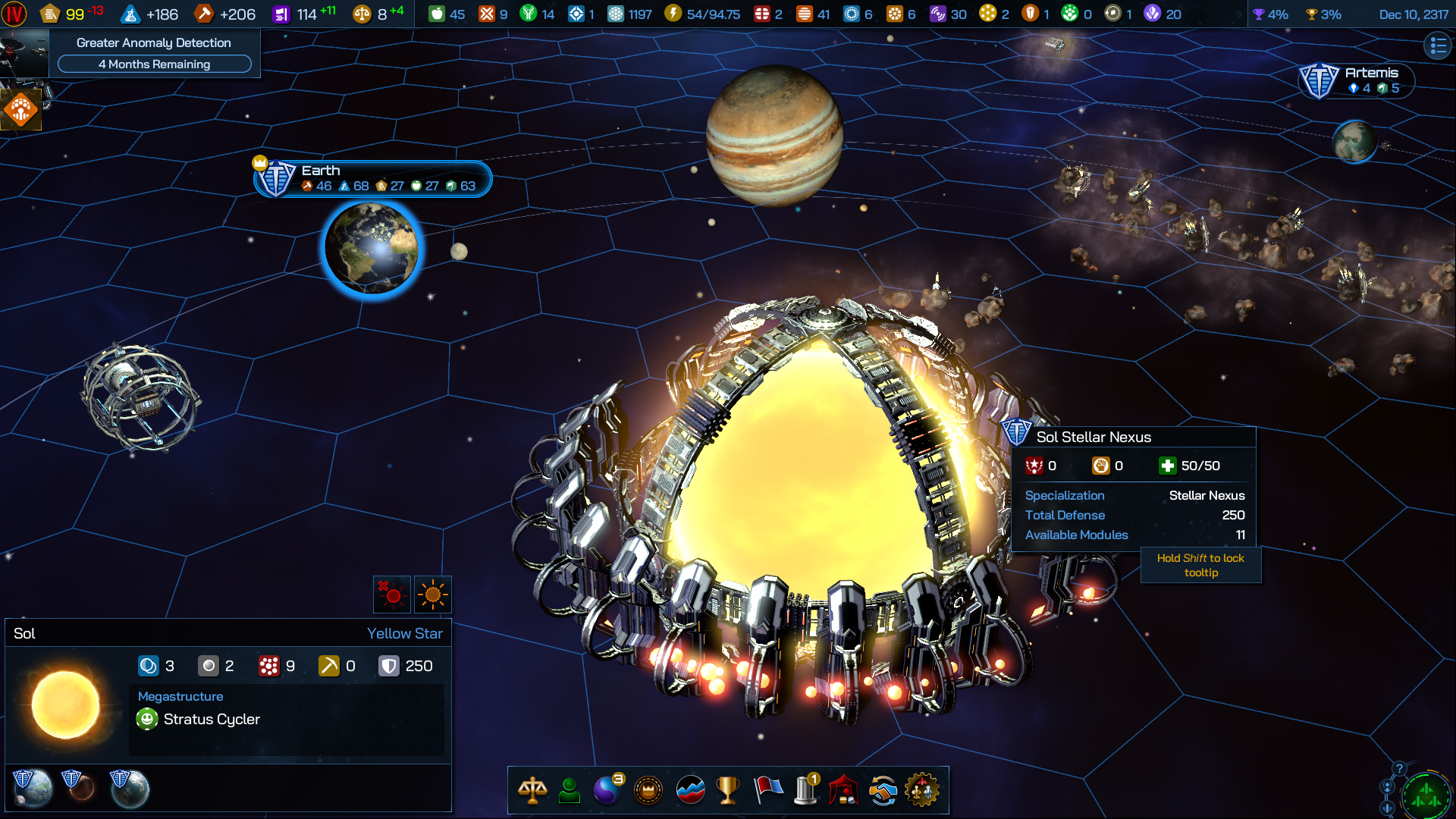1456x819 pixels.
Task: Open the golden scales icon in bottom bar
Action: pyautogui.click(x=532, y=790)
